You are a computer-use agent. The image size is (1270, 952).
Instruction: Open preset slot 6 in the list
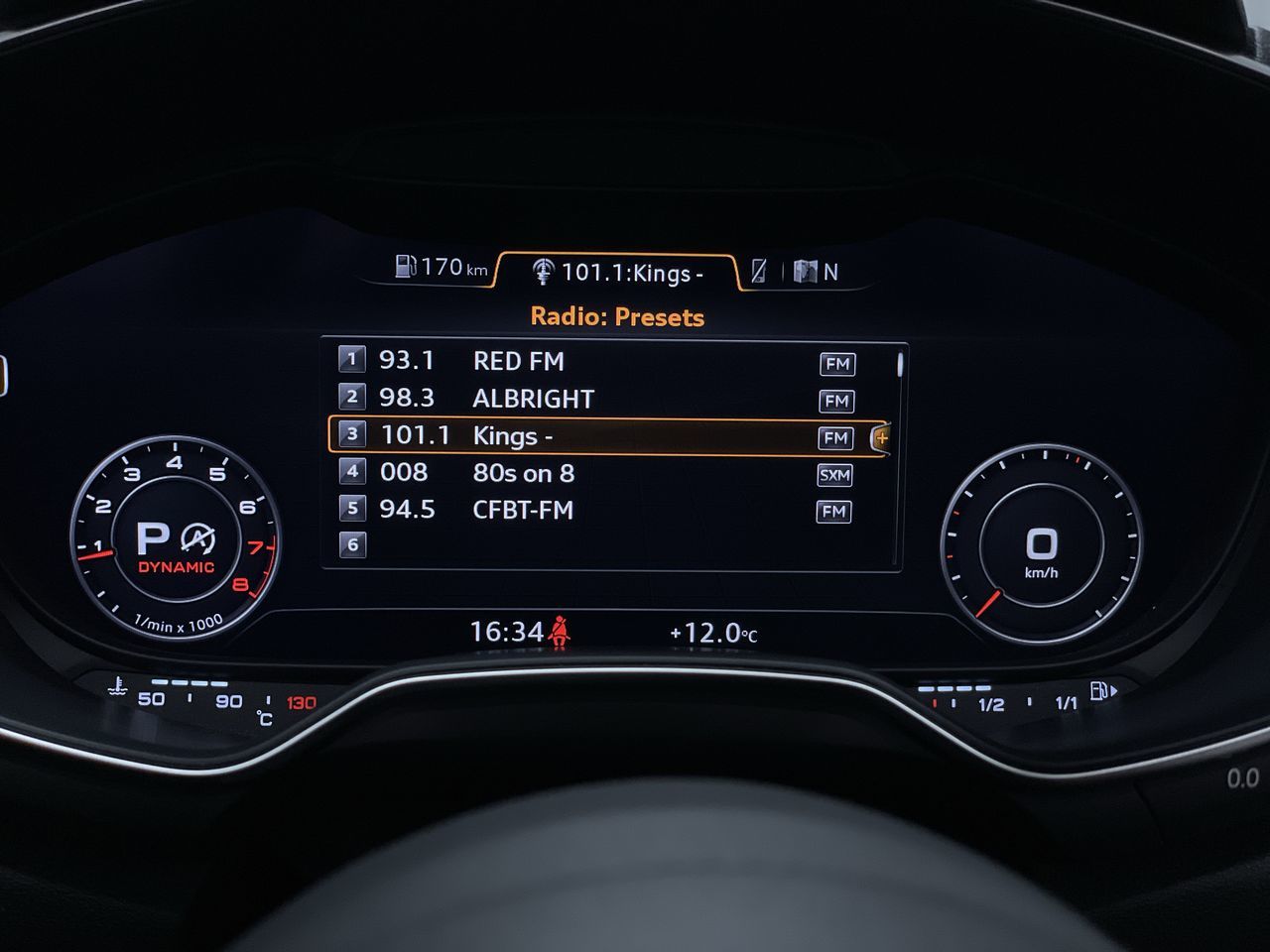click(353, 543)
